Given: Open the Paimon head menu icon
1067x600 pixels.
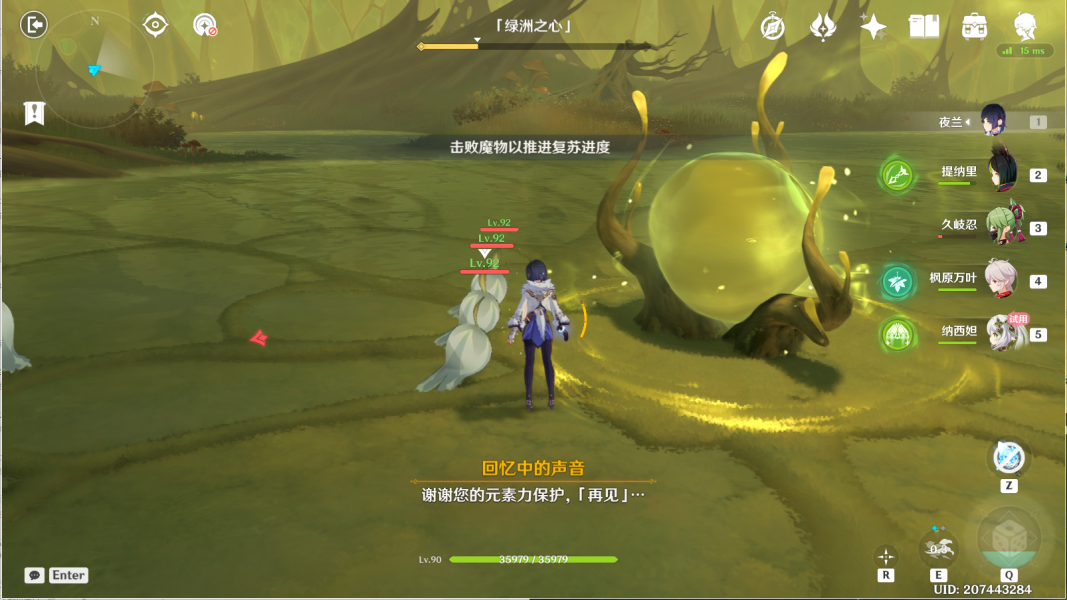Looking at the screenshot, I should tap(1025, 27).
